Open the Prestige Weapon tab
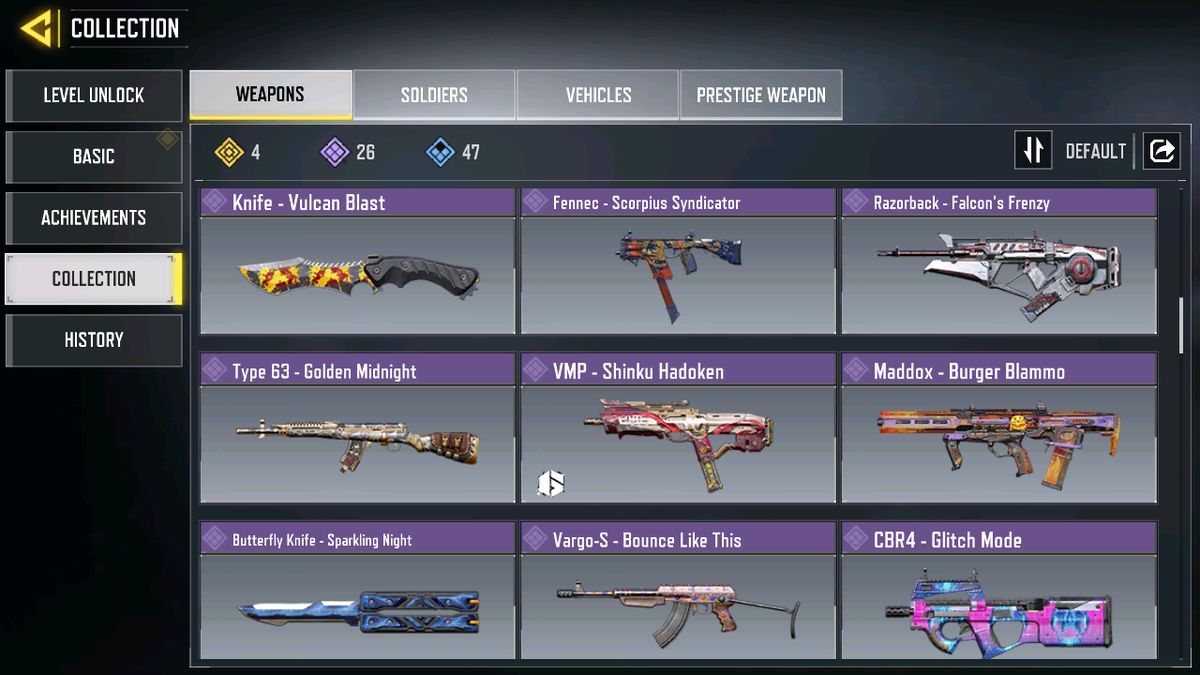The image size is (1200, 675). point(760,95)
